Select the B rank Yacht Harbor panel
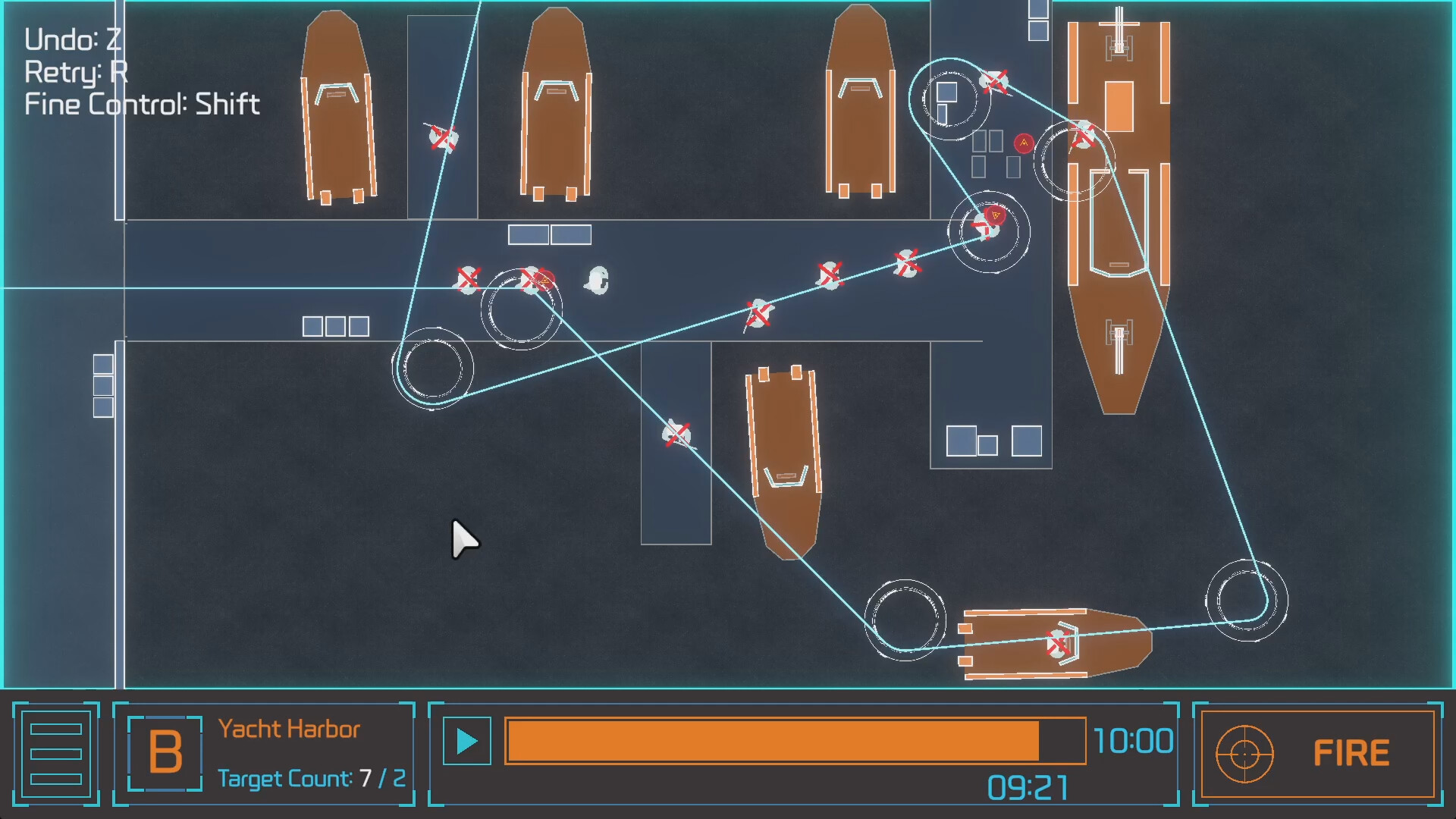 point(264,754)
